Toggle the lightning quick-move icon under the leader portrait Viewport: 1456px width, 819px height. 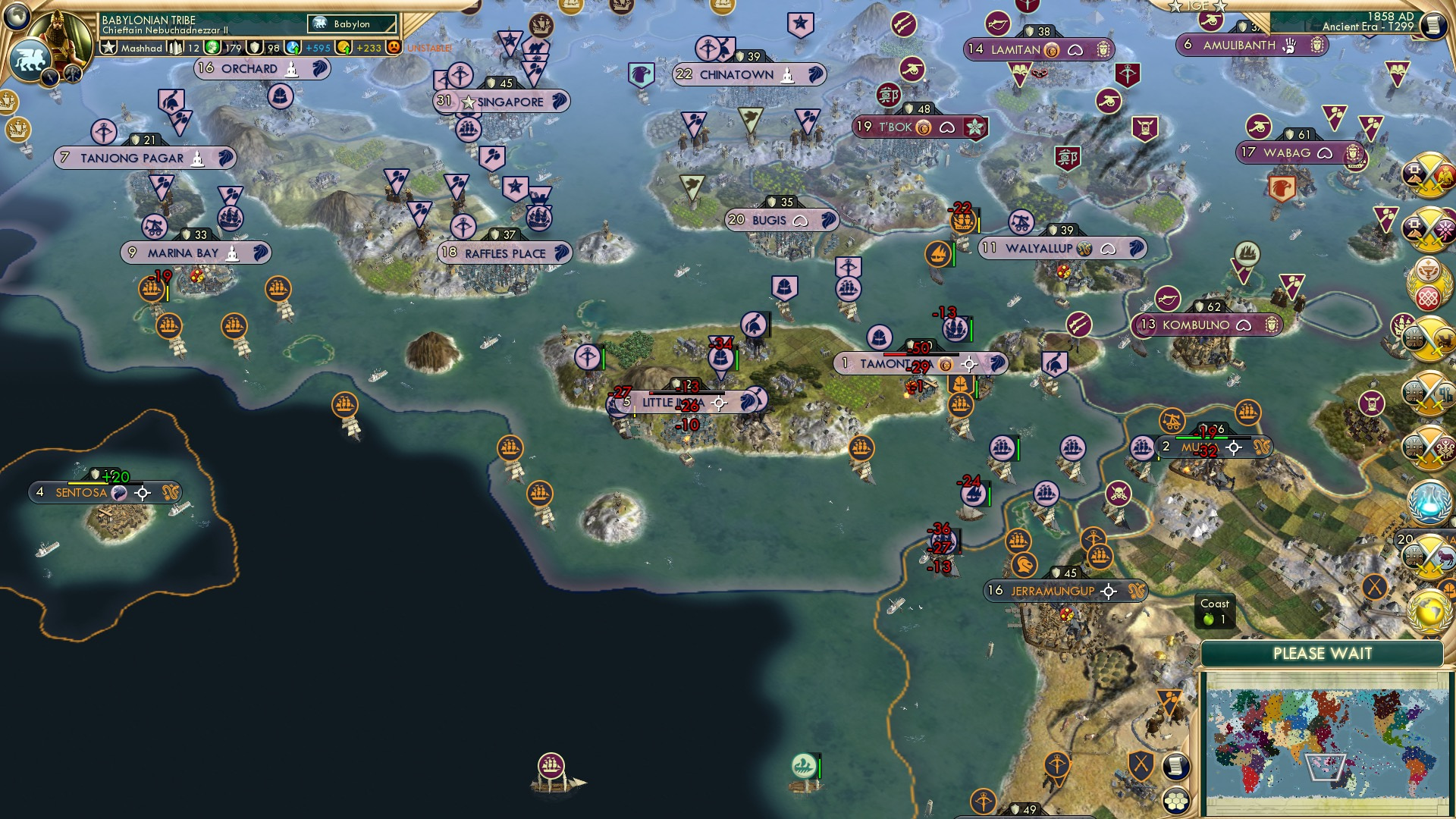click(x=50, y=78)
